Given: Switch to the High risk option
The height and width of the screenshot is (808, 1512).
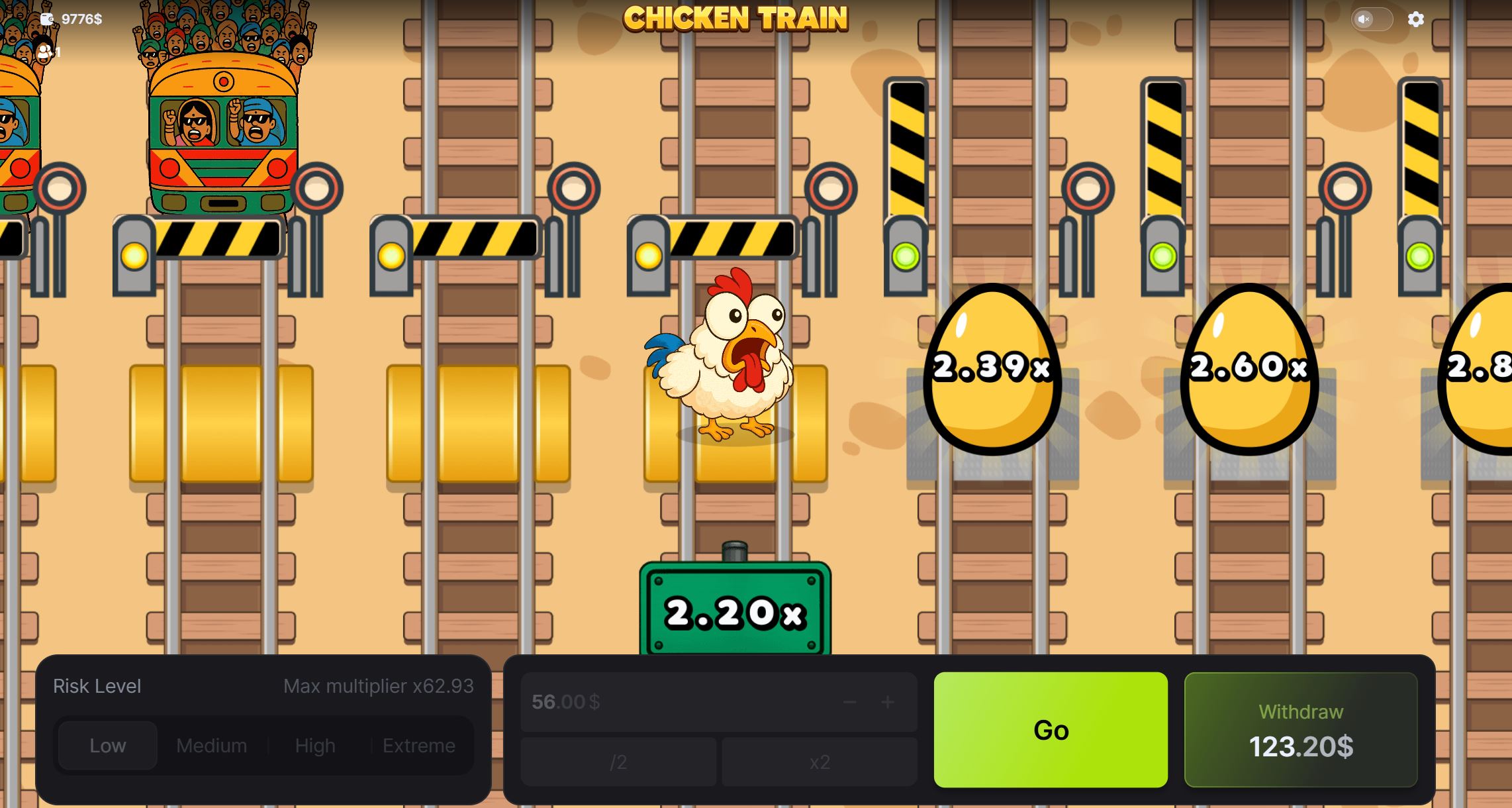Looking at the screenshot, I should coord(314,745).
